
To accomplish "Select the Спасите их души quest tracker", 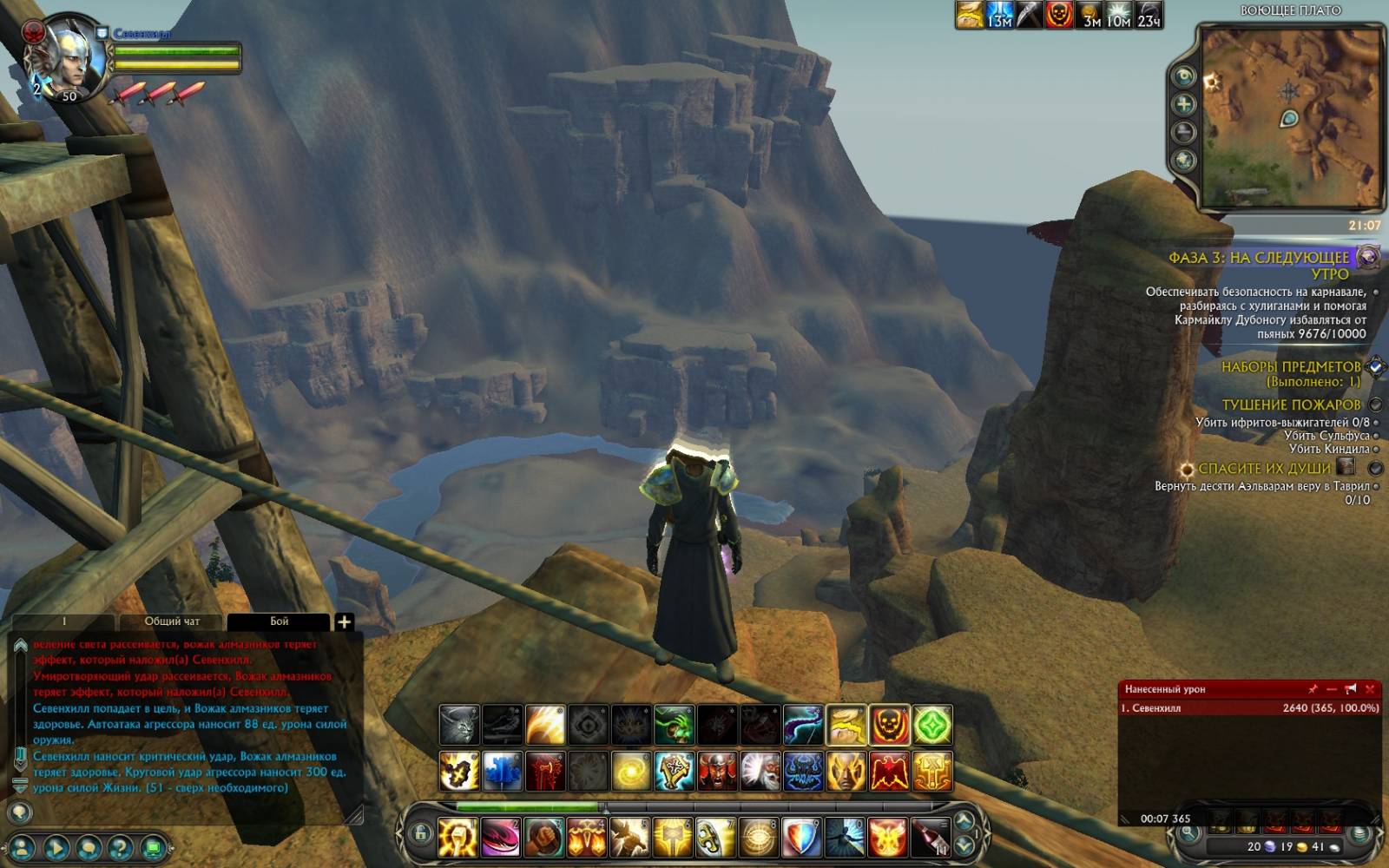I will coord(1264,469).
